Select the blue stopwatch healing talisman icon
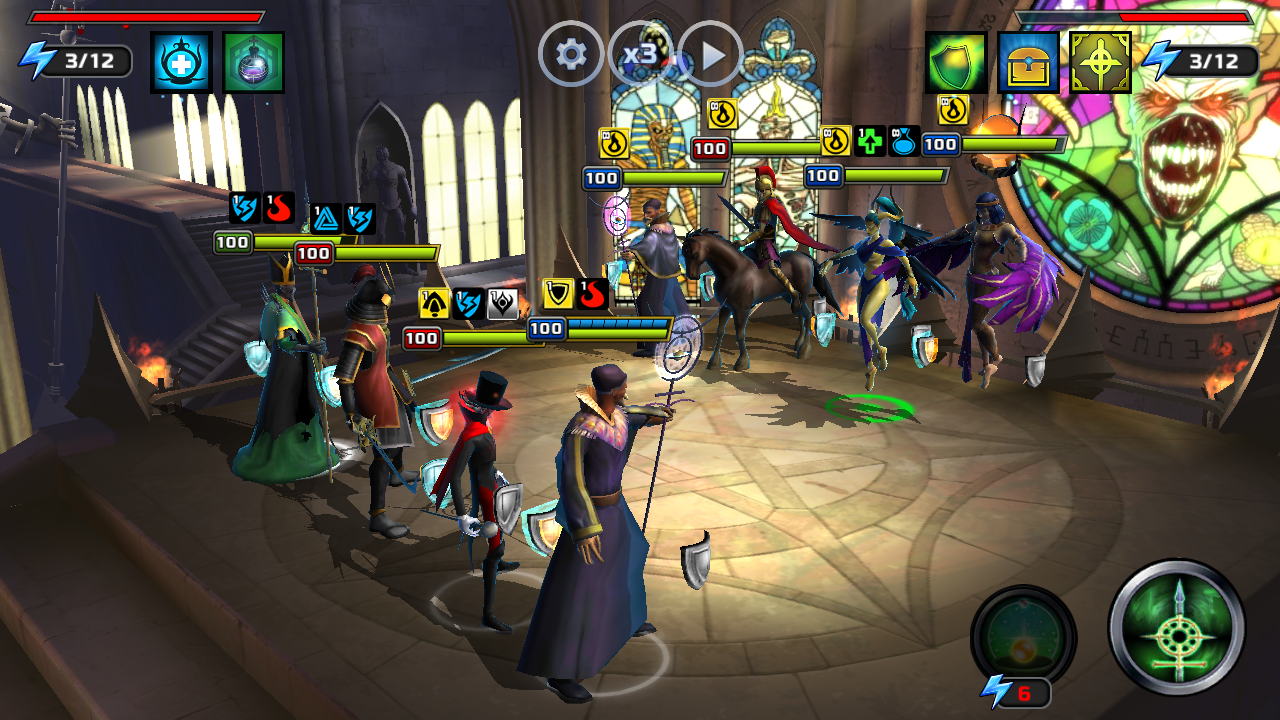The image size is (1280, 720). pyautogui.click(x=181, y=62)
